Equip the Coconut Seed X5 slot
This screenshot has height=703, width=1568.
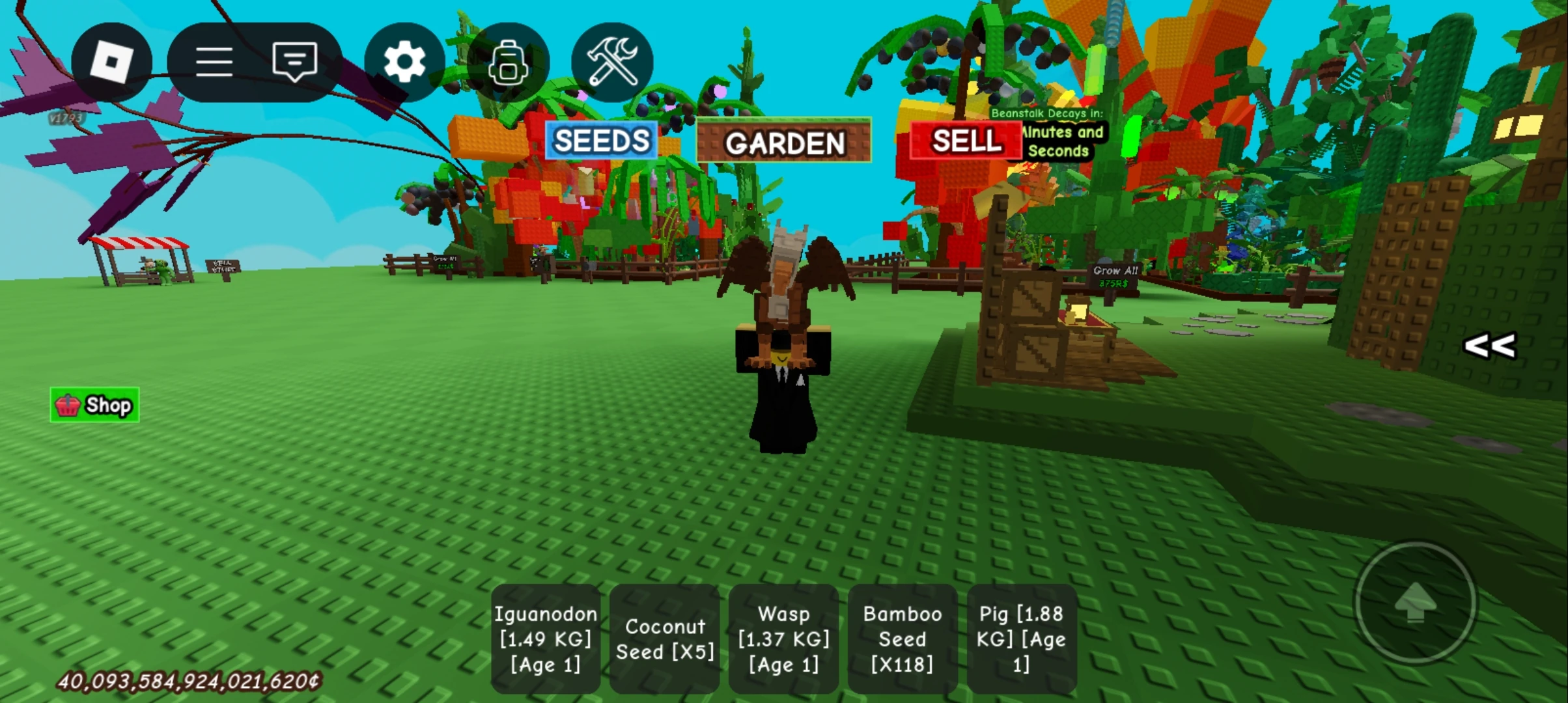click(x=665, y=639)
